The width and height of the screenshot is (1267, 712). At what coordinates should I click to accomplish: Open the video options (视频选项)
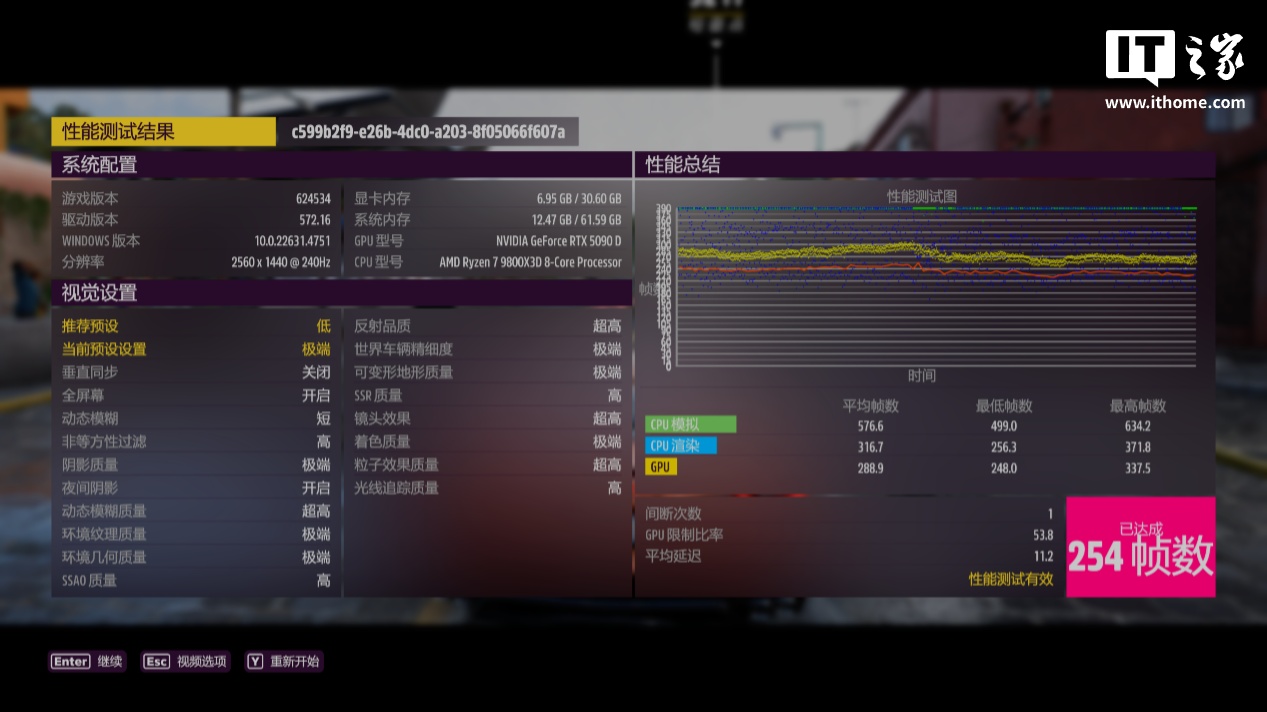pyautogui.click(x=186, y=661)
